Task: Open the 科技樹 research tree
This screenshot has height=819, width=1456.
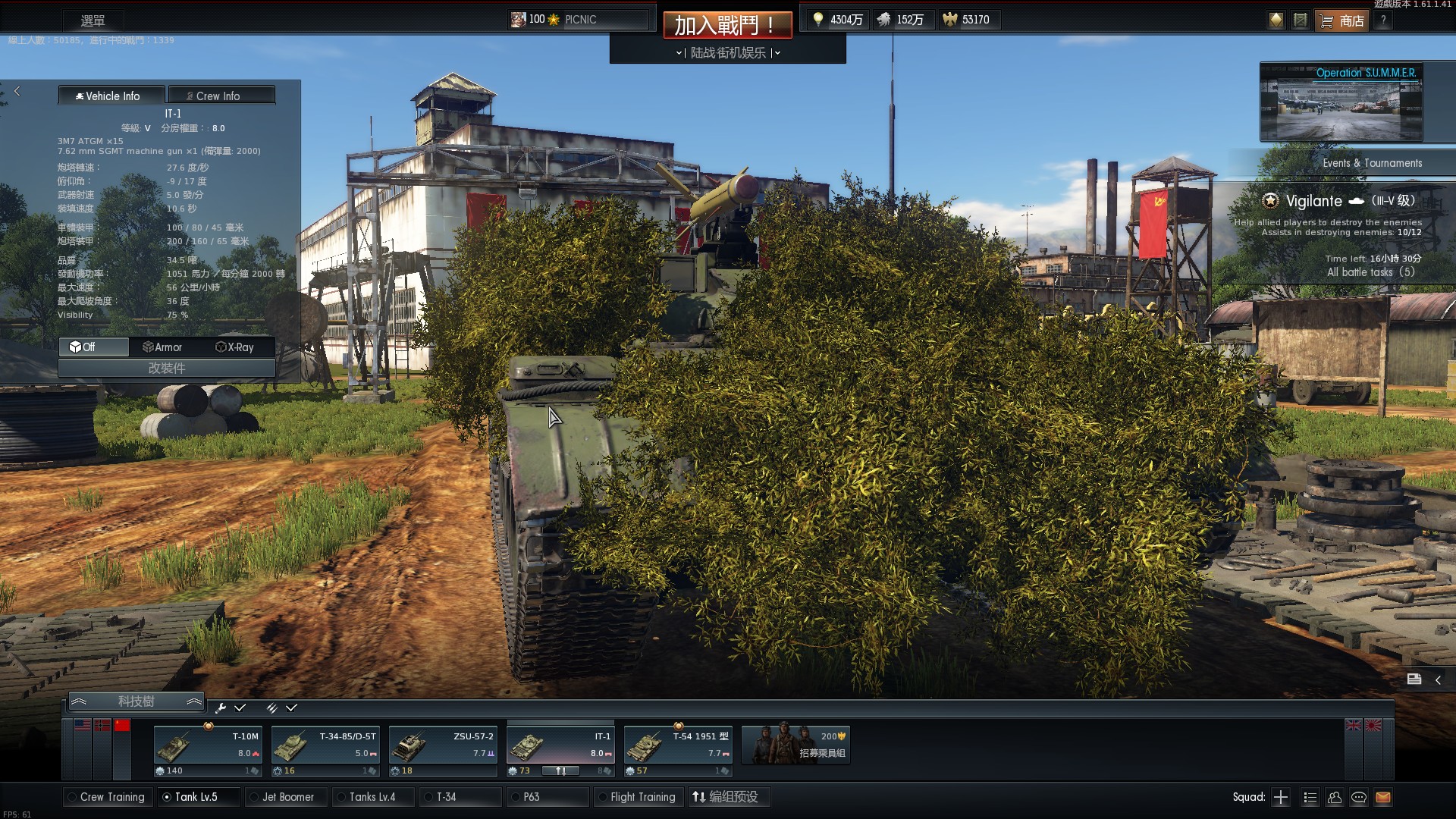Action: click(136, 701)
